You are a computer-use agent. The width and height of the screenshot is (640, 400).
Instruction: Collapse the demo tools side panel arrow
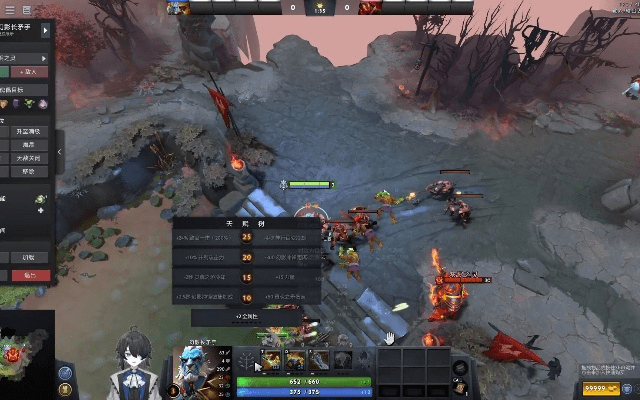pos(59,152)
